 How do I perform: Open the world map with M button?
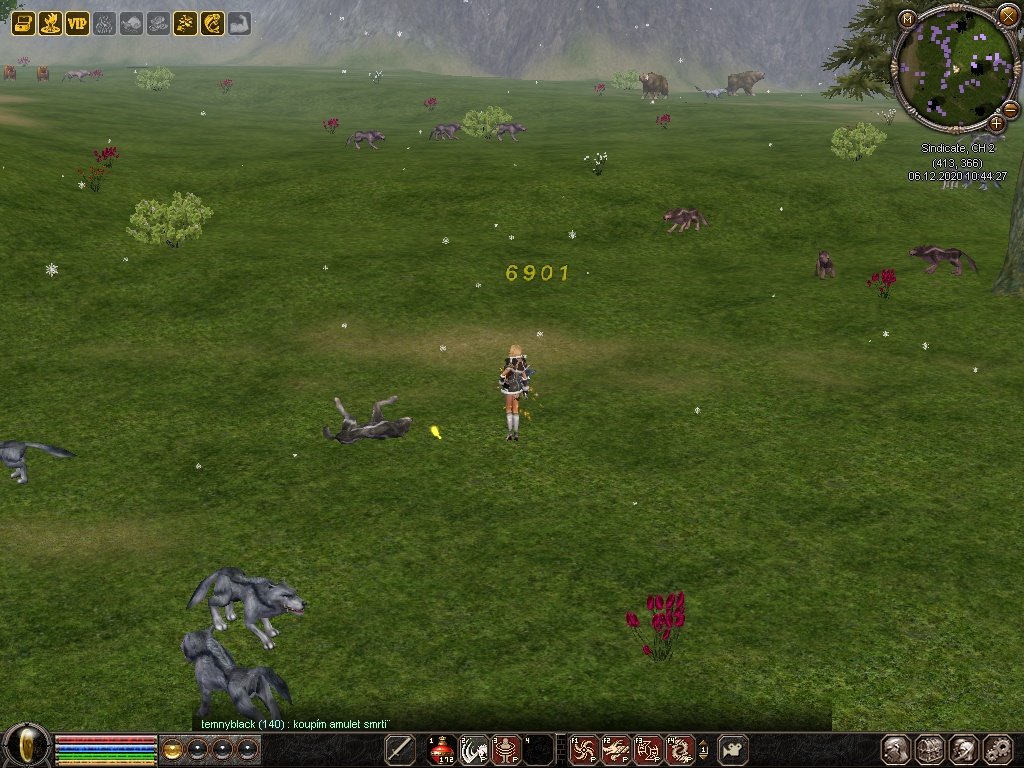(x=907, y=18)
